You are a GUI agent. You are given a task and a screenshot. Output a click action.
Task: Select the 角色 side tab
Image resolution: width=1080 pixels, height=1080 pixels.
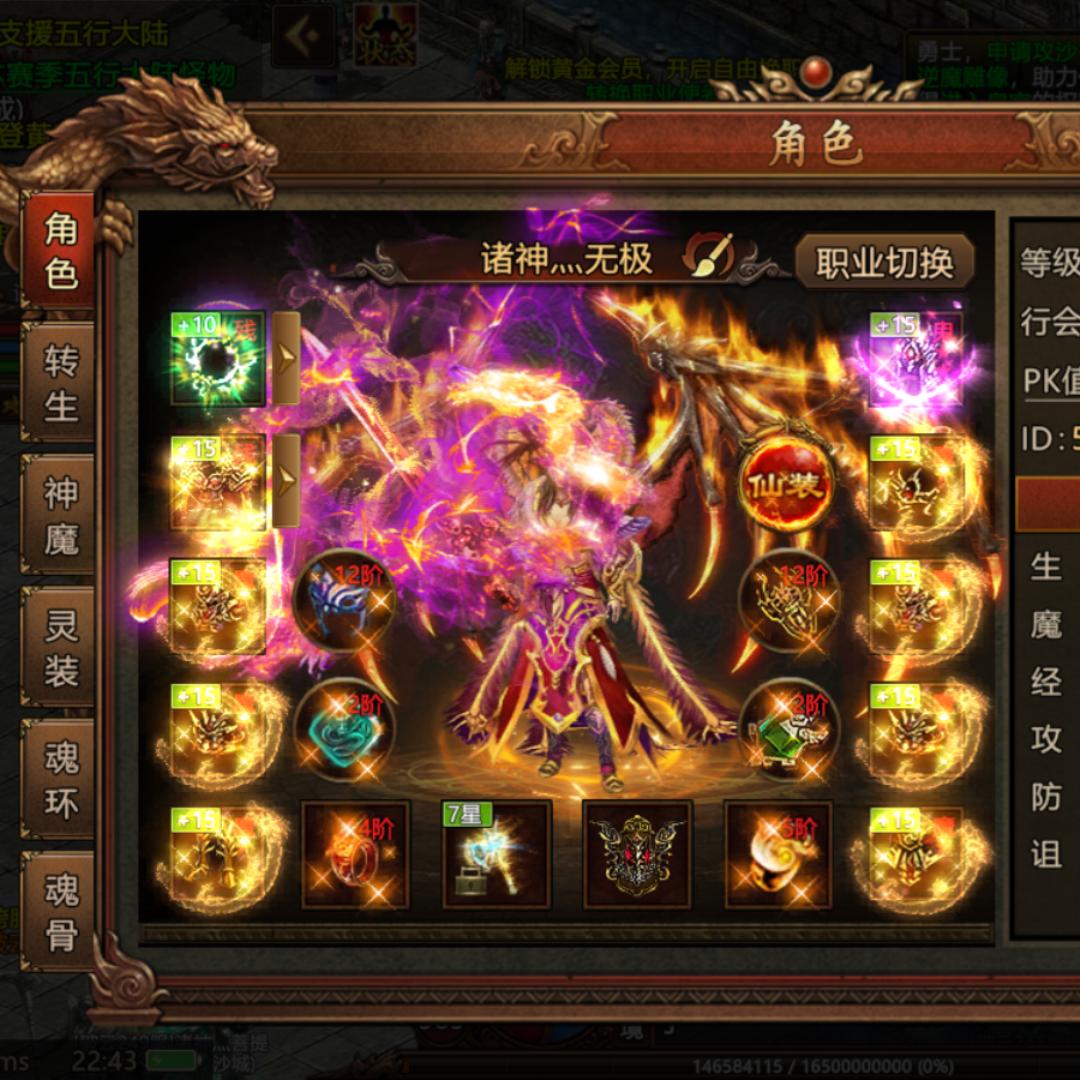(x=60, y=250)
